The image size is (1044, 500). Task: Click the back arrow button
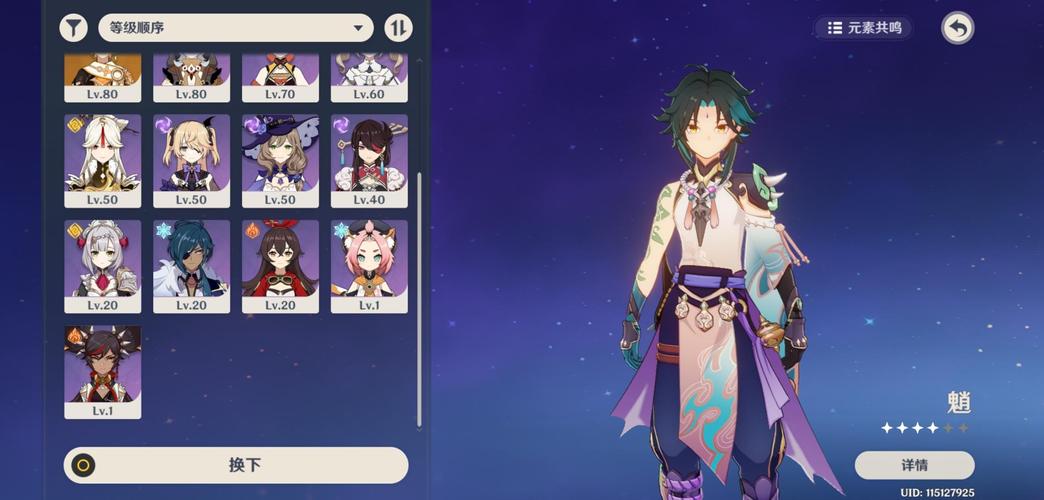957,28
